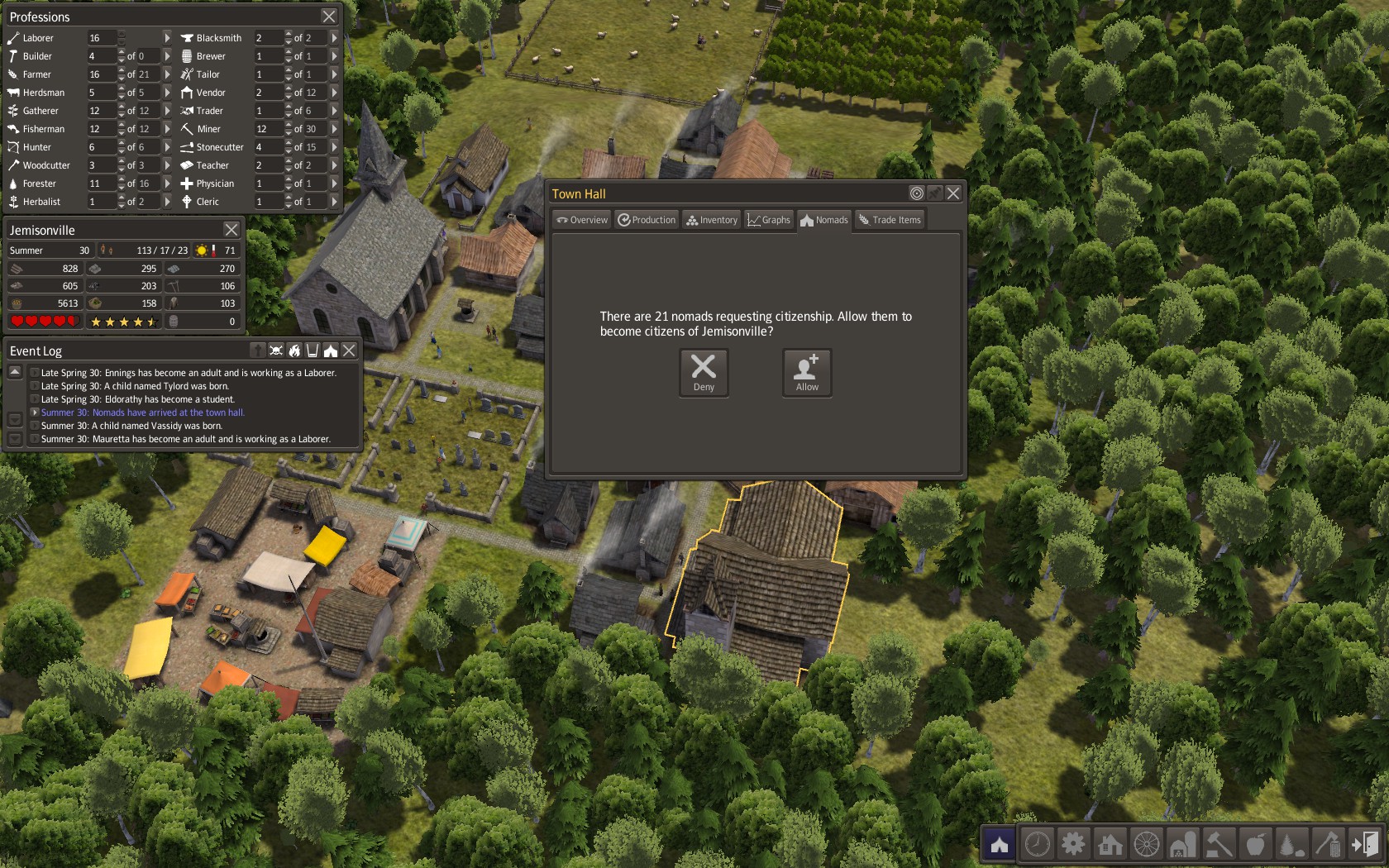Select the nomads arrived event log entry
Screen dimensions: 1389x868
(x=142, y=413)
